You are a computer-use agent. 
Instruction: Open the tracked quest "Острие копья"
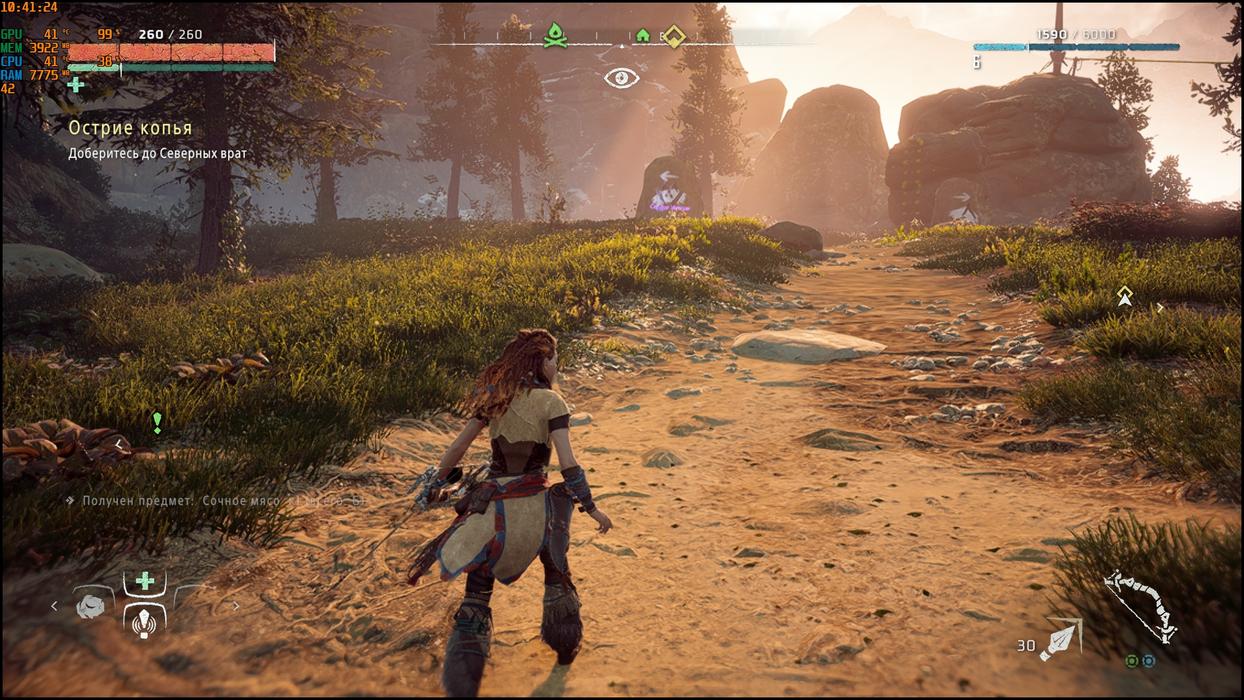(130, 129)
